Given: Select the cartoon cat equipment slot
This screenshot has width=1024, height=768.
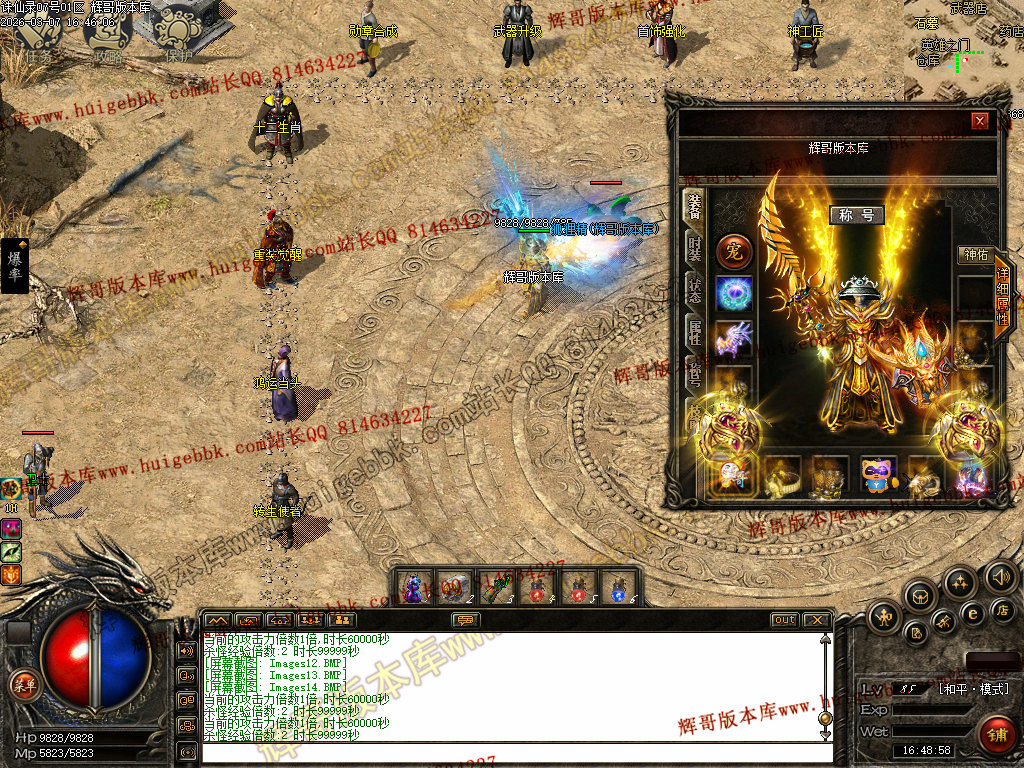Looking at the screenshot, I should coord(879,476).
